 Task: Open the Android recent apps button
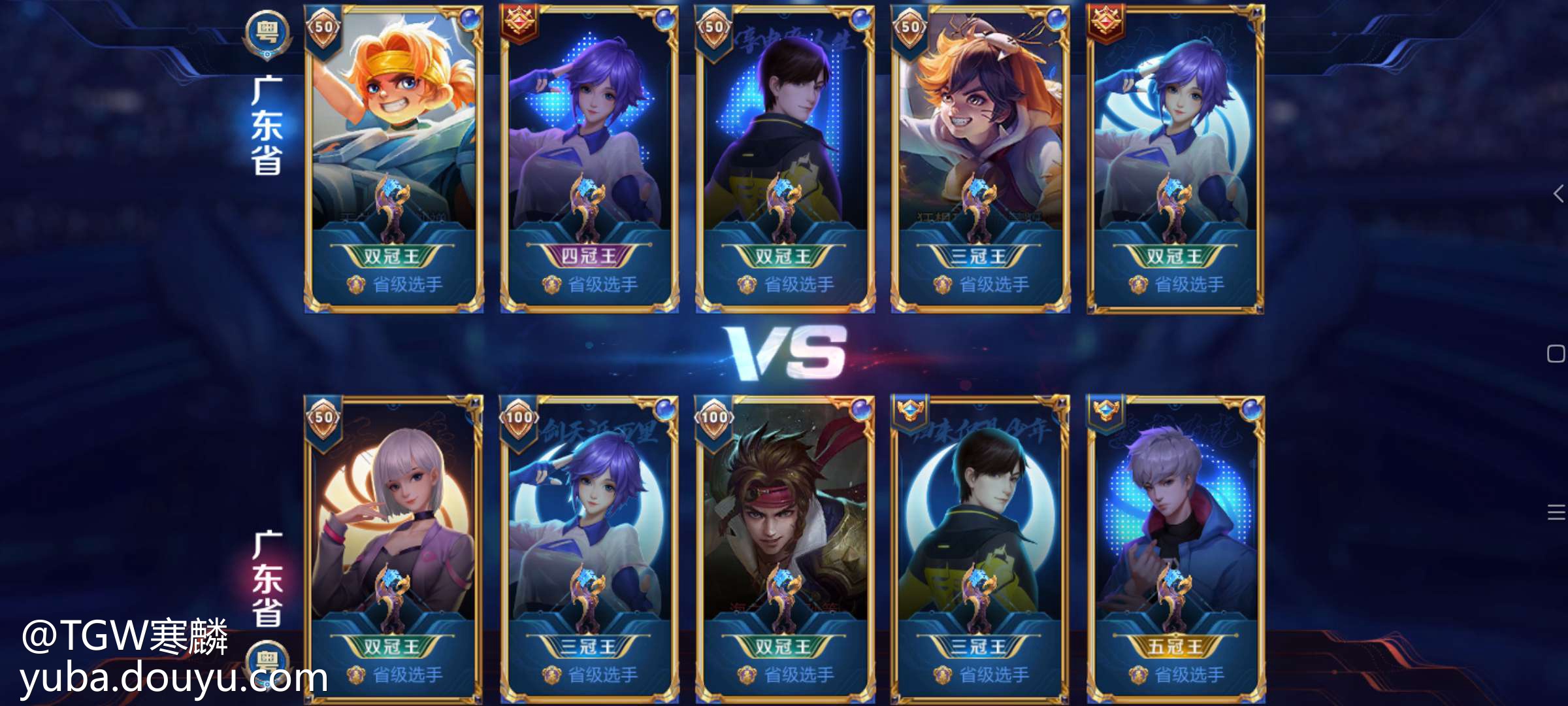[x=1556, y=513]
